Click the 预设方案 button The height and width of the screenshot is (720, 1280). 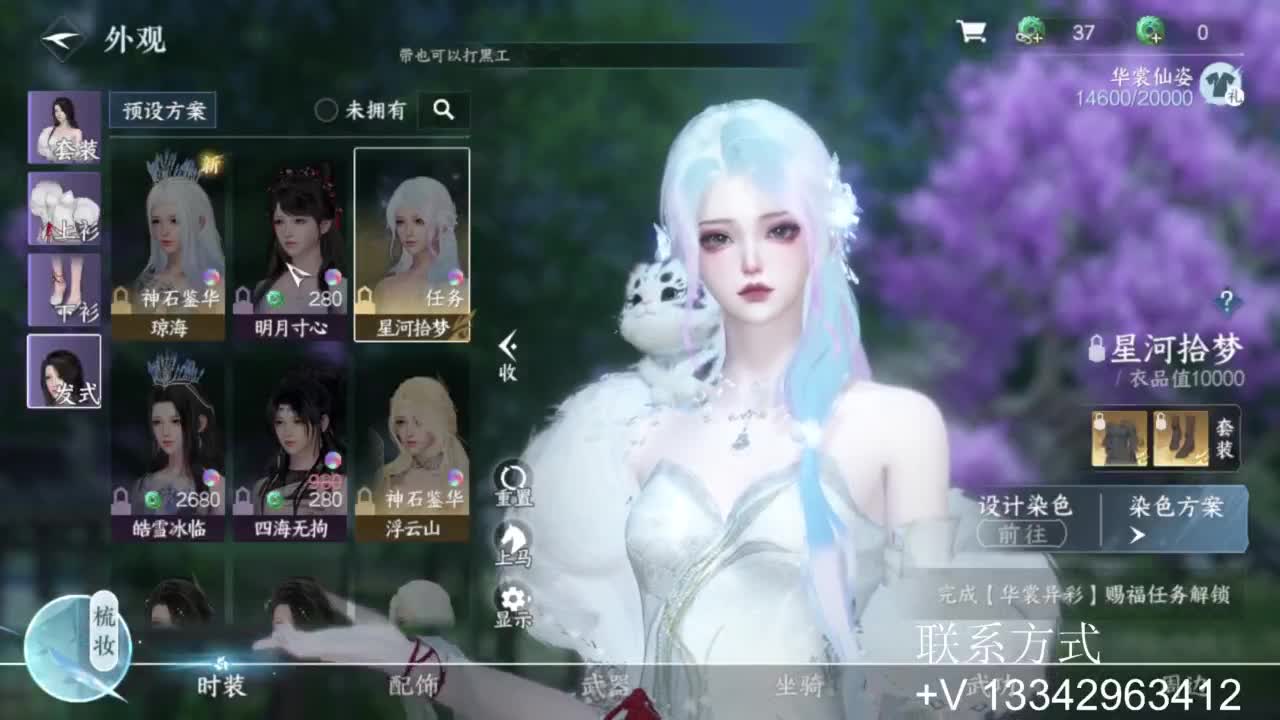[163, 110]
